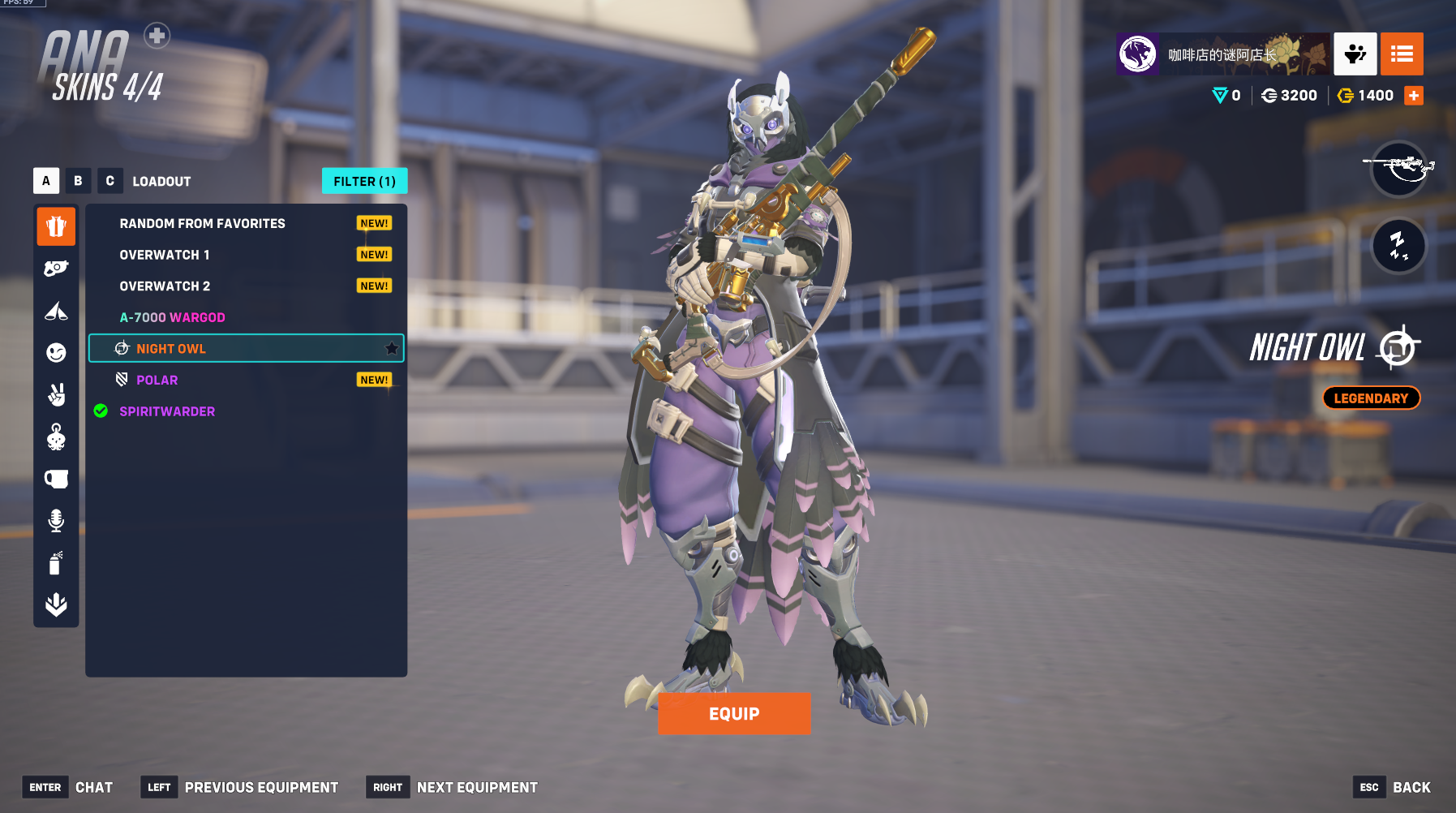The width and height of the screenshot is (1456, 813).
Task: Choose the Polar skin
Action: tap(157, 380)
